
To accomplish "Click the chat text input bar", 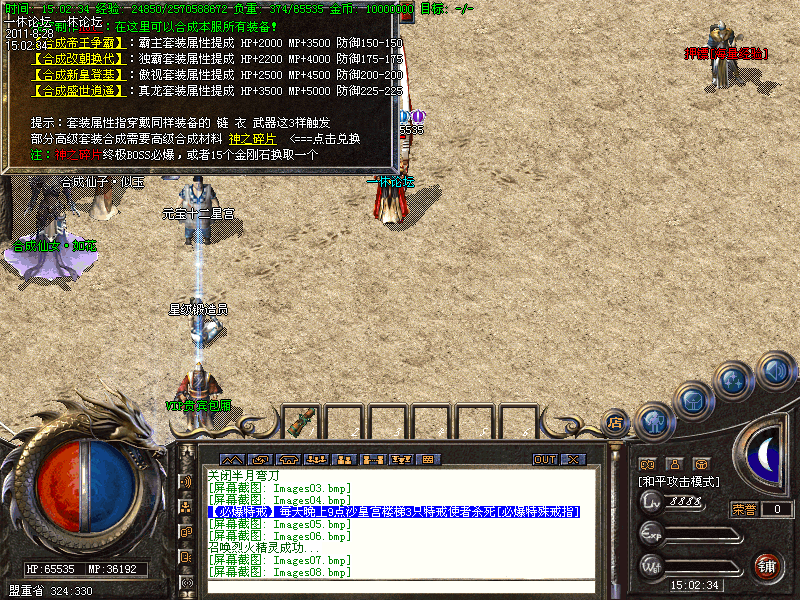I will point(400,587).
